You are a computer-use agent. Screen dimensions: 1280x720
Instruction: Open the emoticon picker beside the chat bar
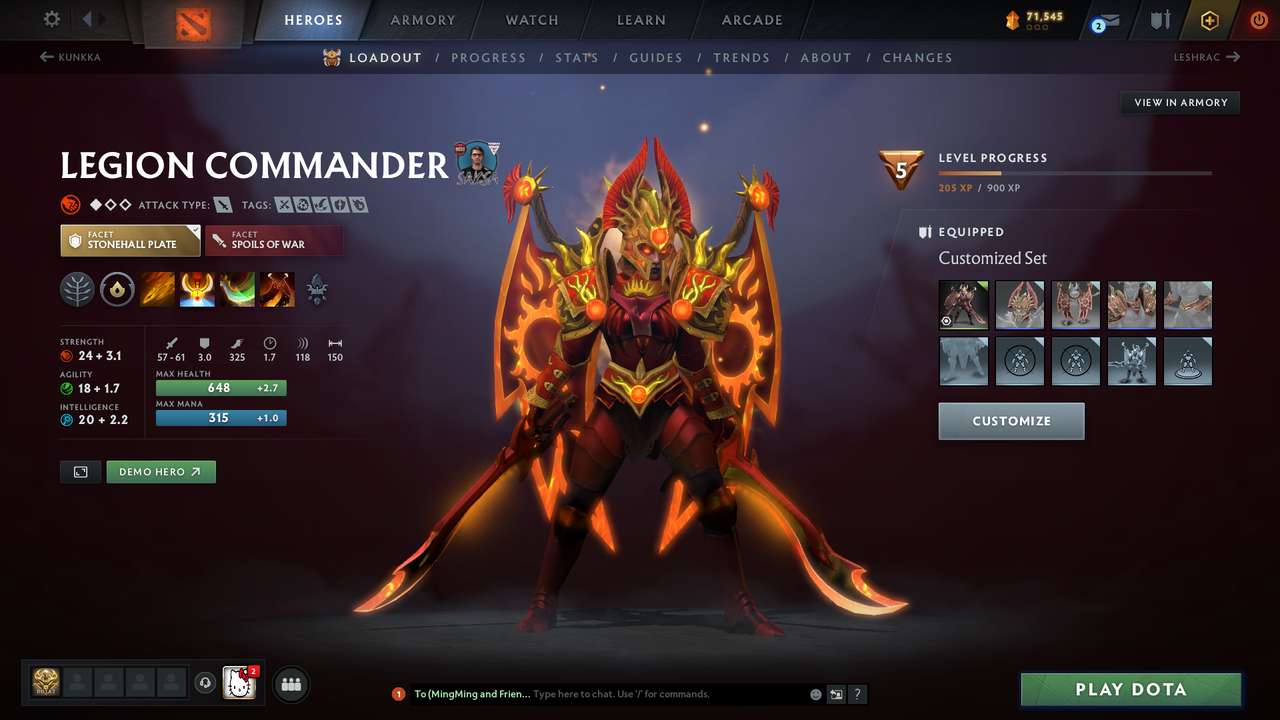click(x=816, y=694)
